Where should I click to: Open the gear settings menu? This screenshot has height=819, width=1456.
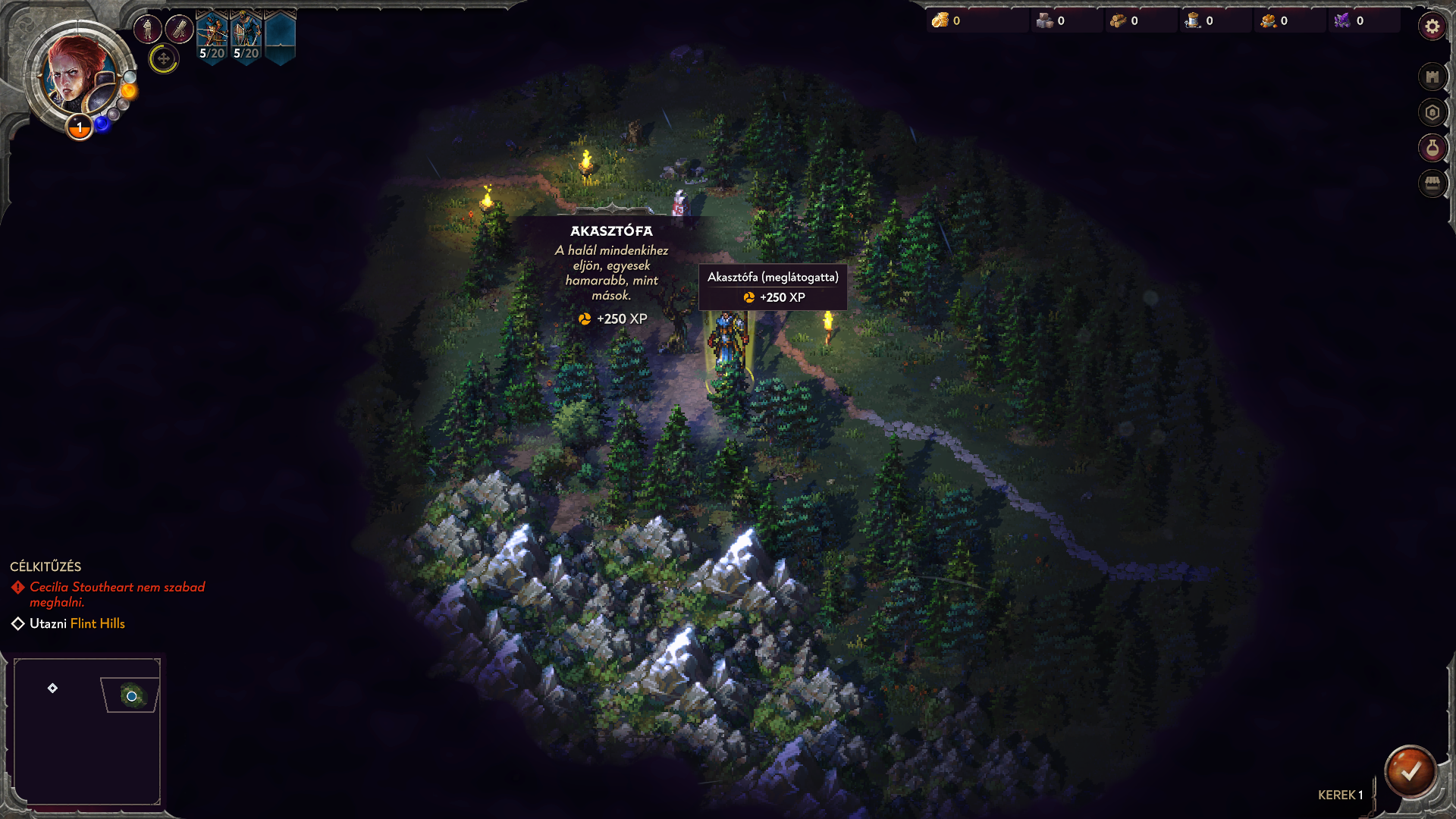point(1432,27)
